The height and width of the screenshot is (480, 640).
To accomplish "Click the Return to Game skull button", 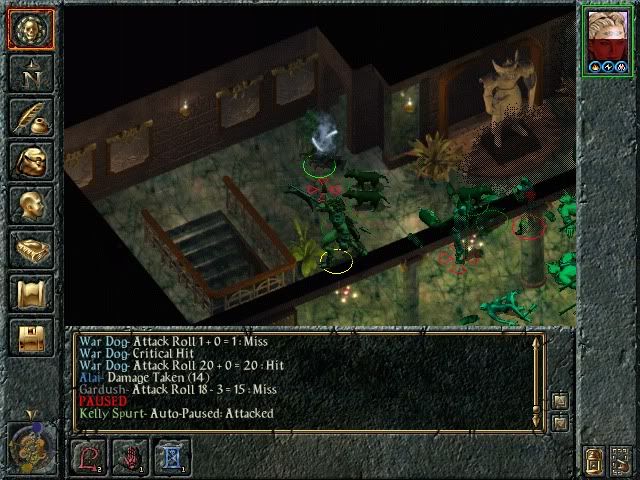I will point(30,31).
